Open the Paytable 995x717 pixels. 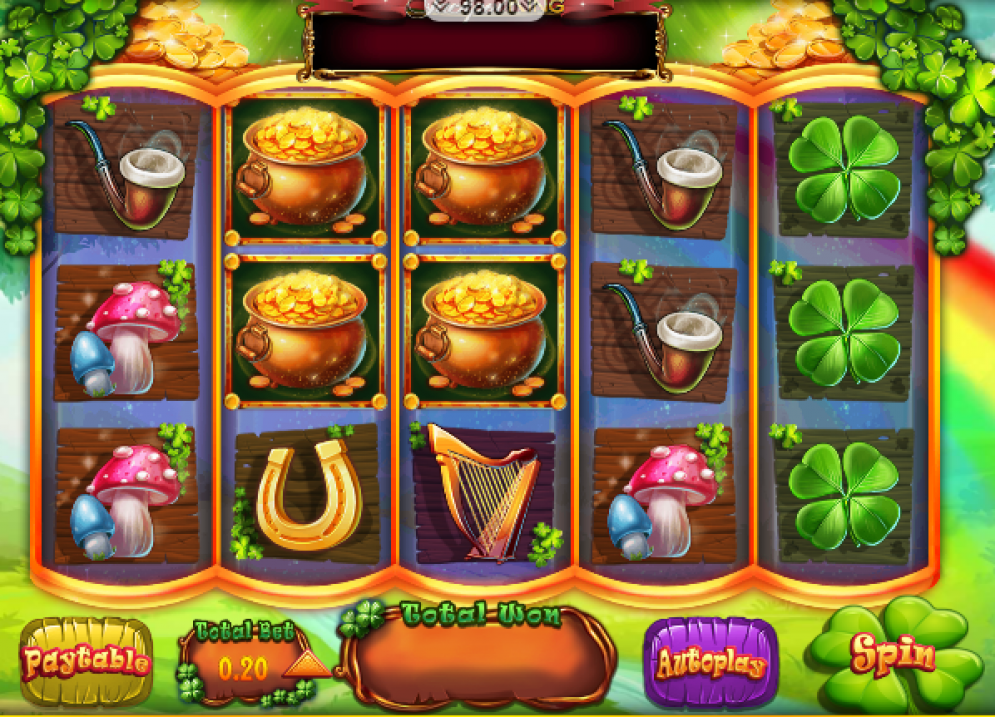pos(86,661)
